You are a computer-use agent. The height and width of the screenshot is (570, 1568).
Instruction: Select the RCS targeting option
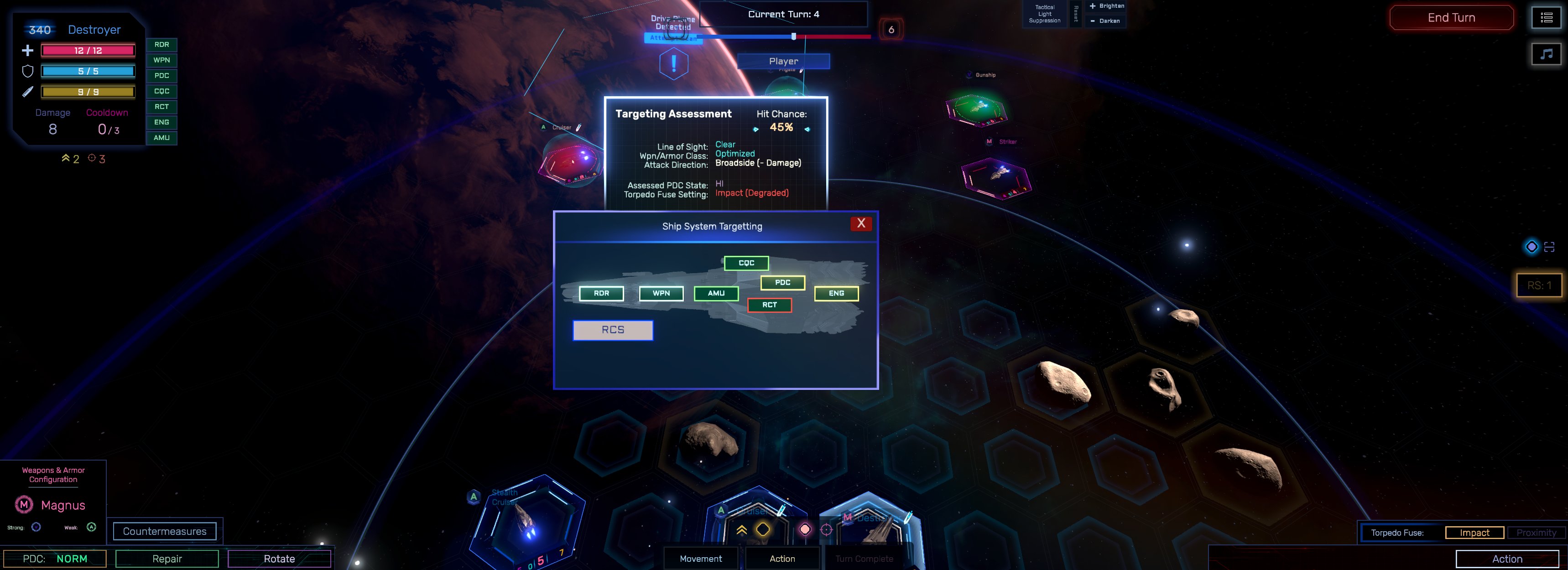(613, 330)
